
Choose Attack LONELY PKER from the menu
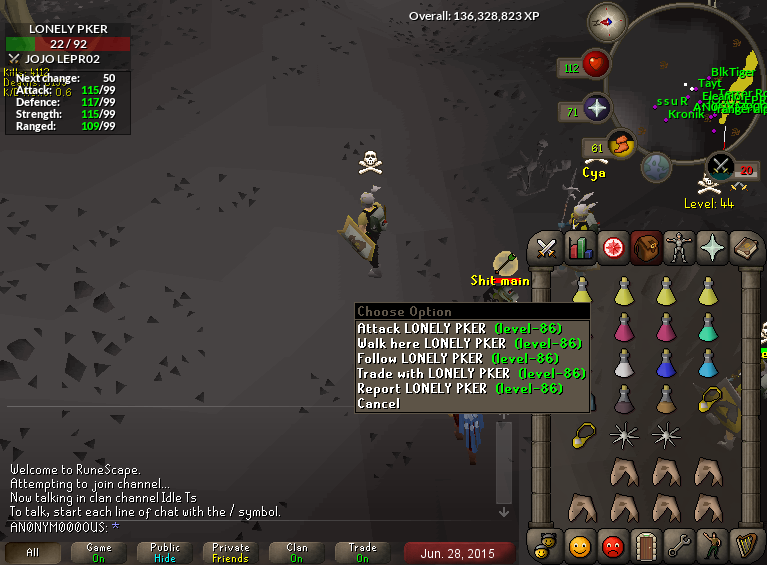tap(459, 328)
